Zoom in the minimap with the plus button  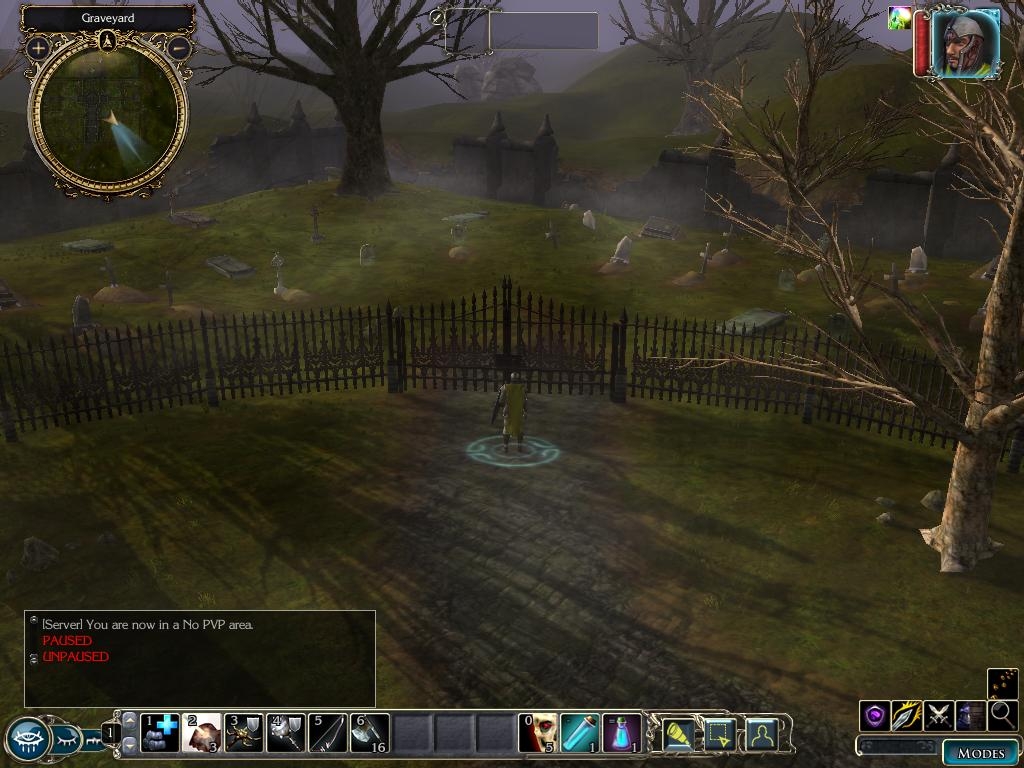(38, 47)
